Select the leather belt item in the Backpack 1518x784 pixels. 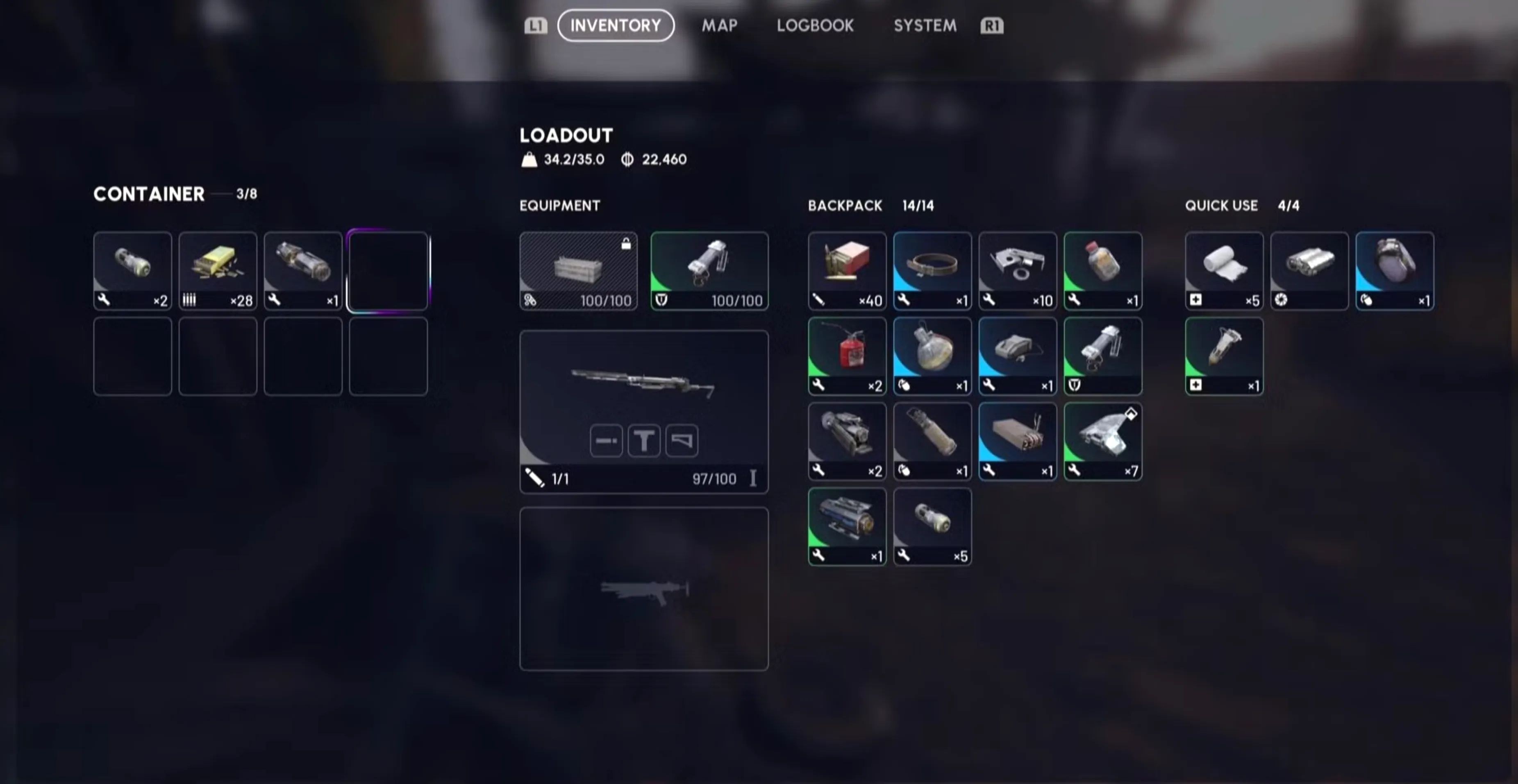point(932,271)
